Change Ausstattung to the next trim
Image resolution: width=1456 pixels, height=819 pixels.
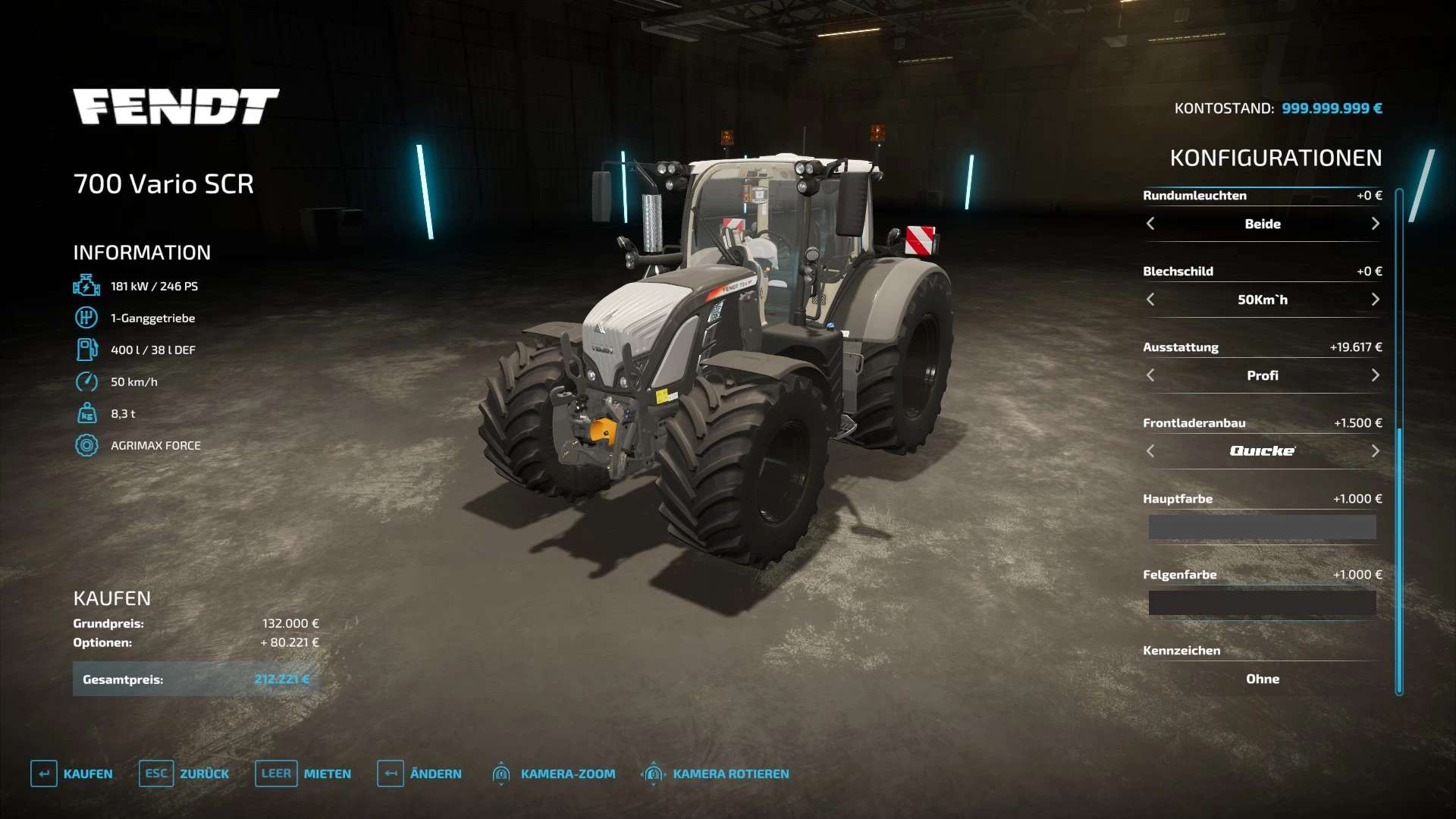tap(1375, 375)
